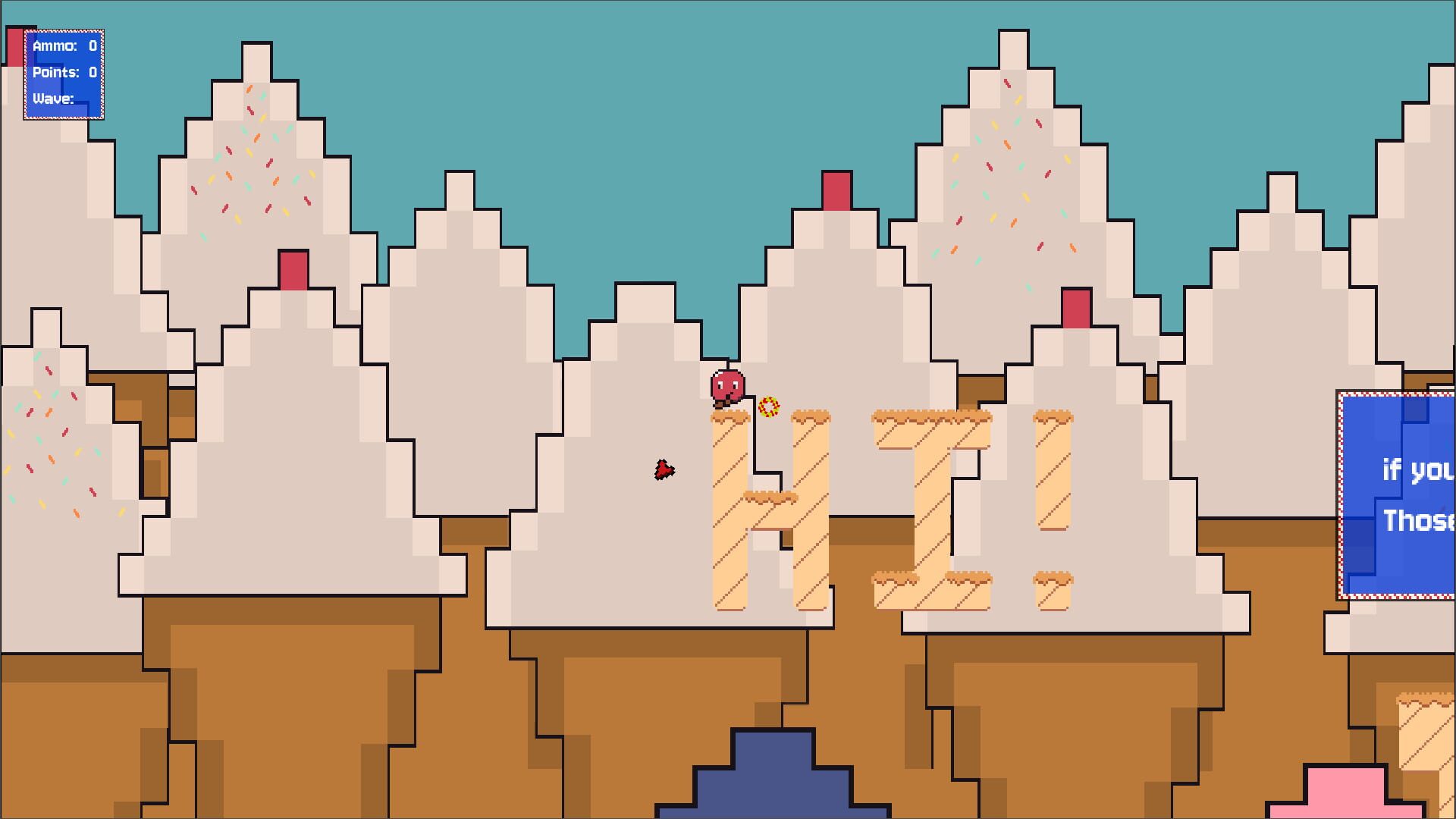The image size is (1456, 819).
Task: Click the candle on the left frosted peak
Action: 292,270
